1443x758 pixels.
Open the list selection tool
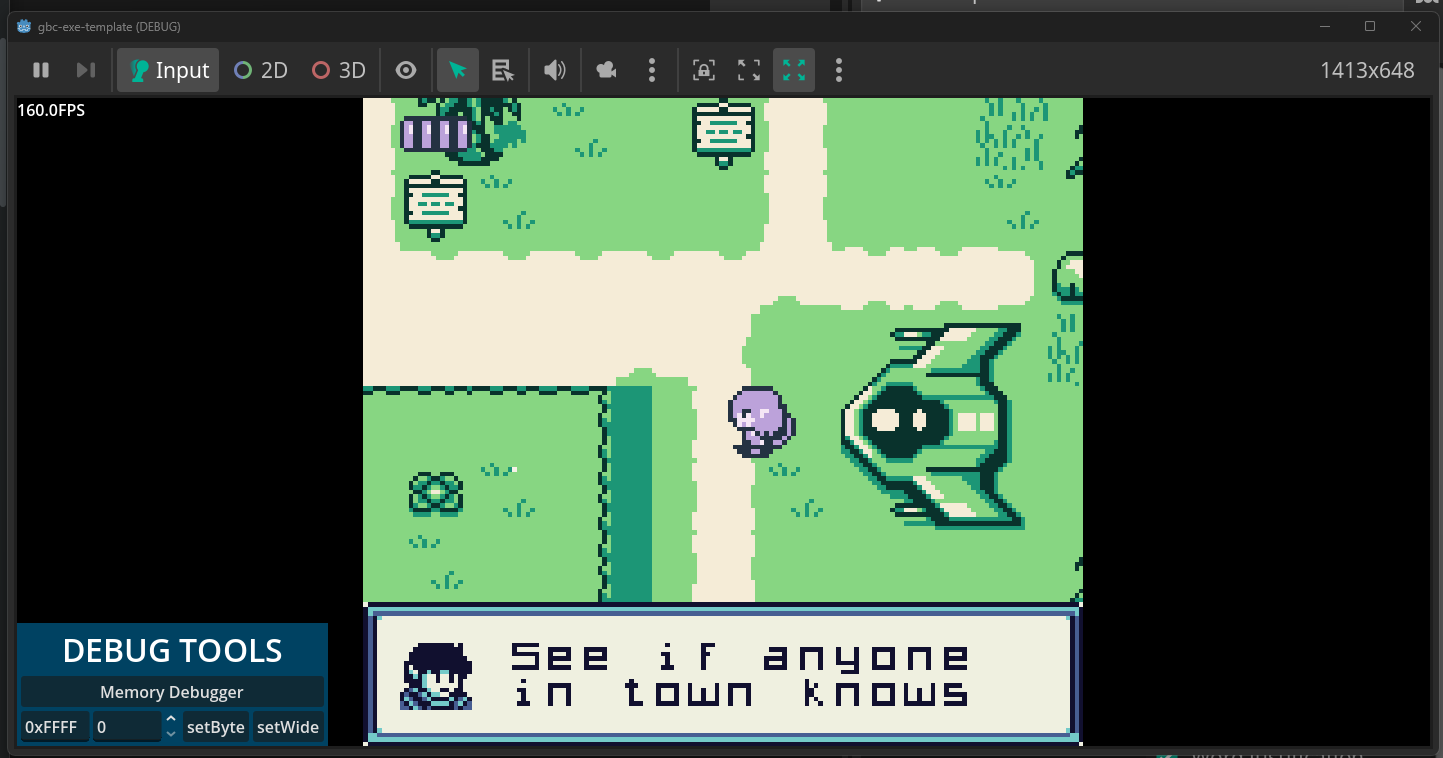point(502,70)
